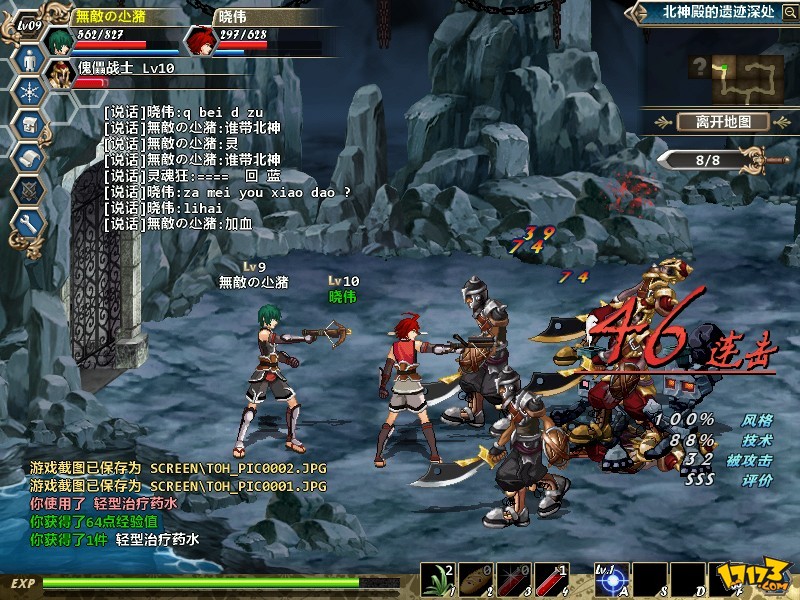Activate the Lv.1 blue crosshair skill
The image size is (800, 600).
click(x=609, y=577)
